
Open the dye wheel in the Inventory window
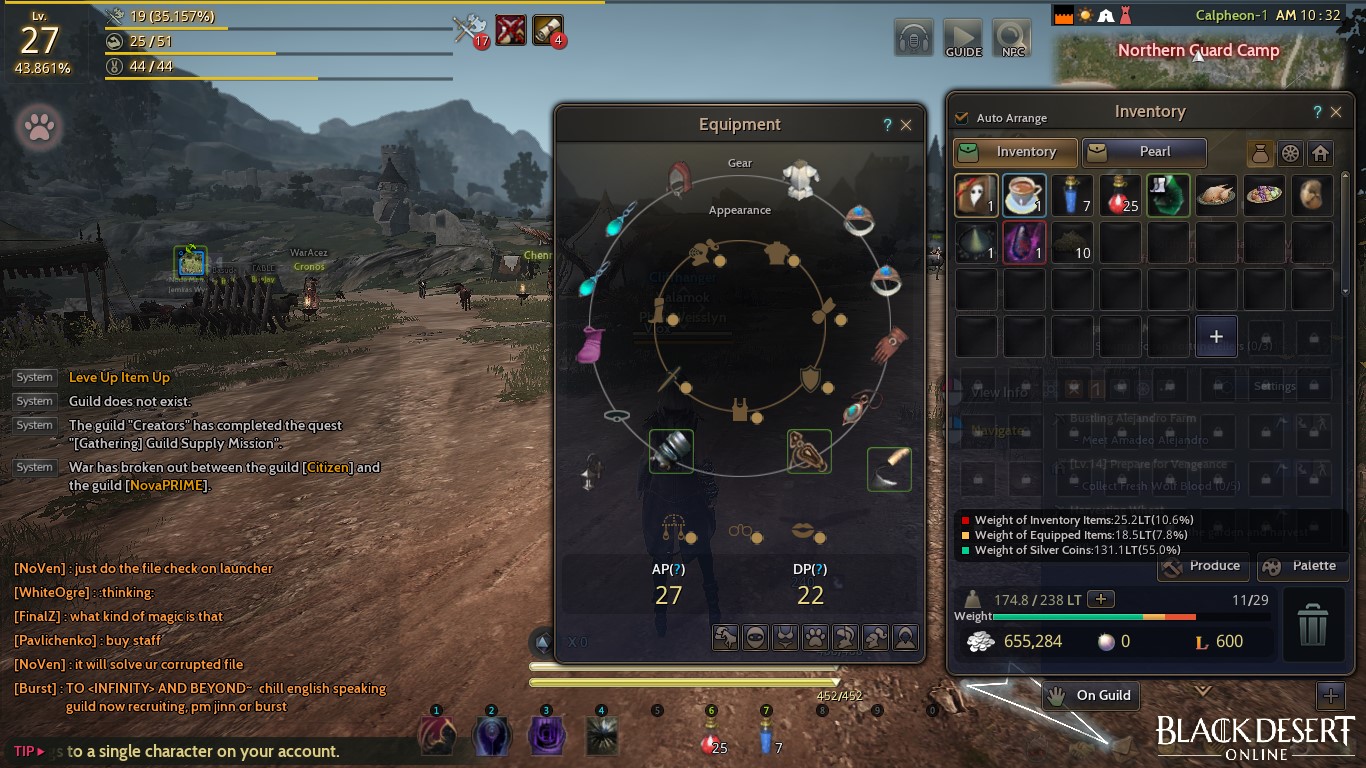point(1289,153)
